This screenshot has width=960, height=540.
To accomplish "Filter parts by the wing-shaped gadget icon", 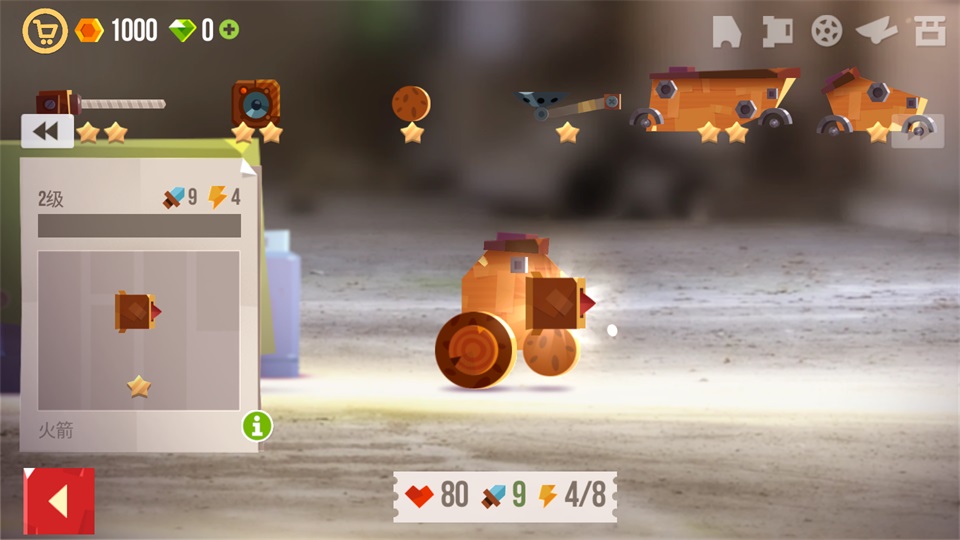I will (x=877, y=32).
